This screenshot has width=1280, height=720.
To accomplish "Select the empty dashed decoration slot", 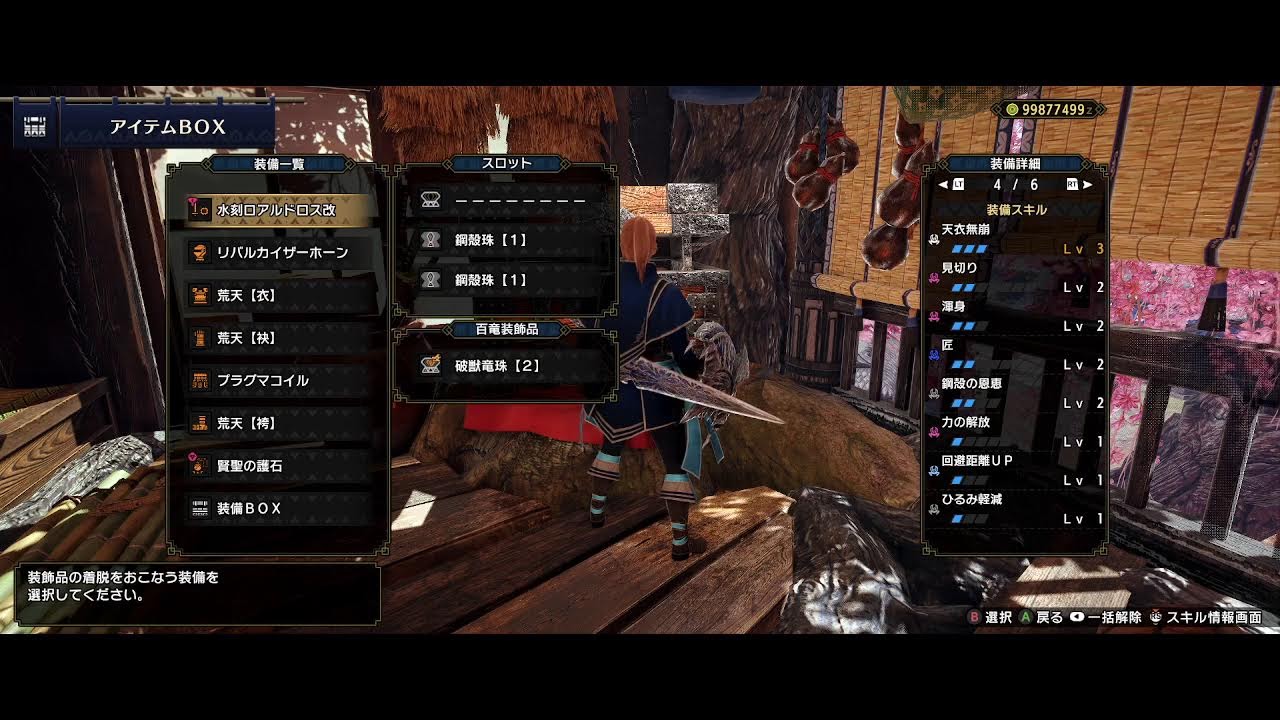I will [507, 200].
